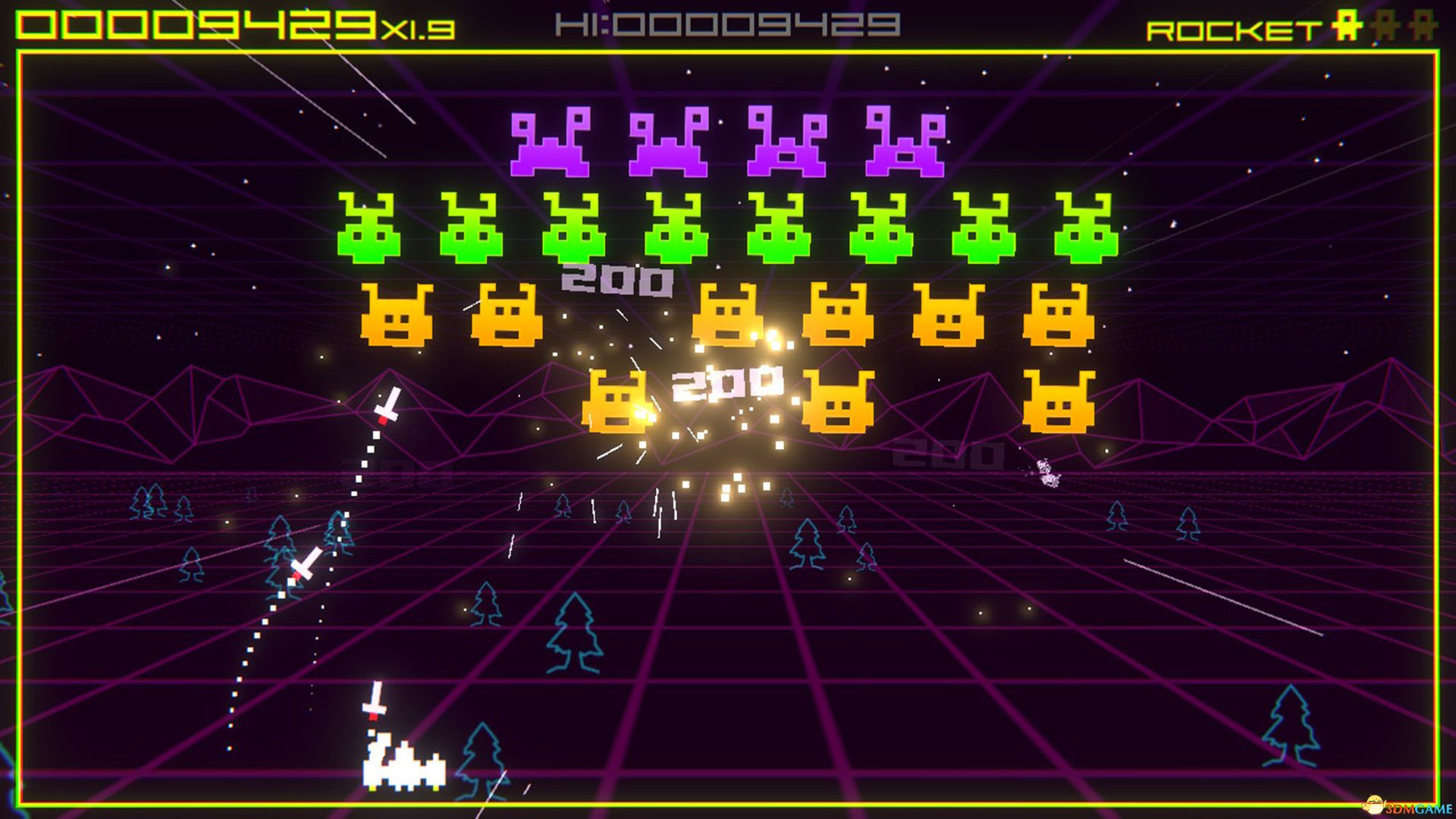This screenshot has width=1456, height=819.
Task: Select the x1.9 multiplier indicator
Action: pos(419,29)
